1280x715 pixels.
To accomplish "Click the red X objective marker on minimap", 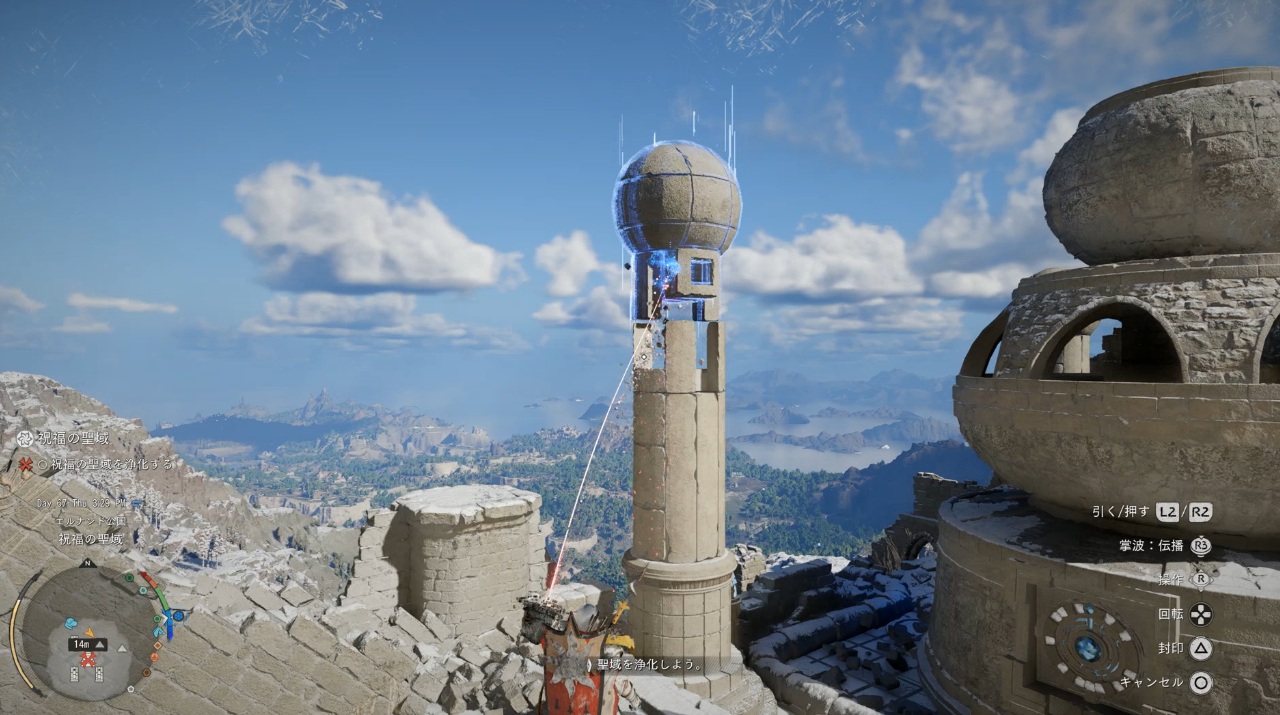I will (x=88, y=659).
